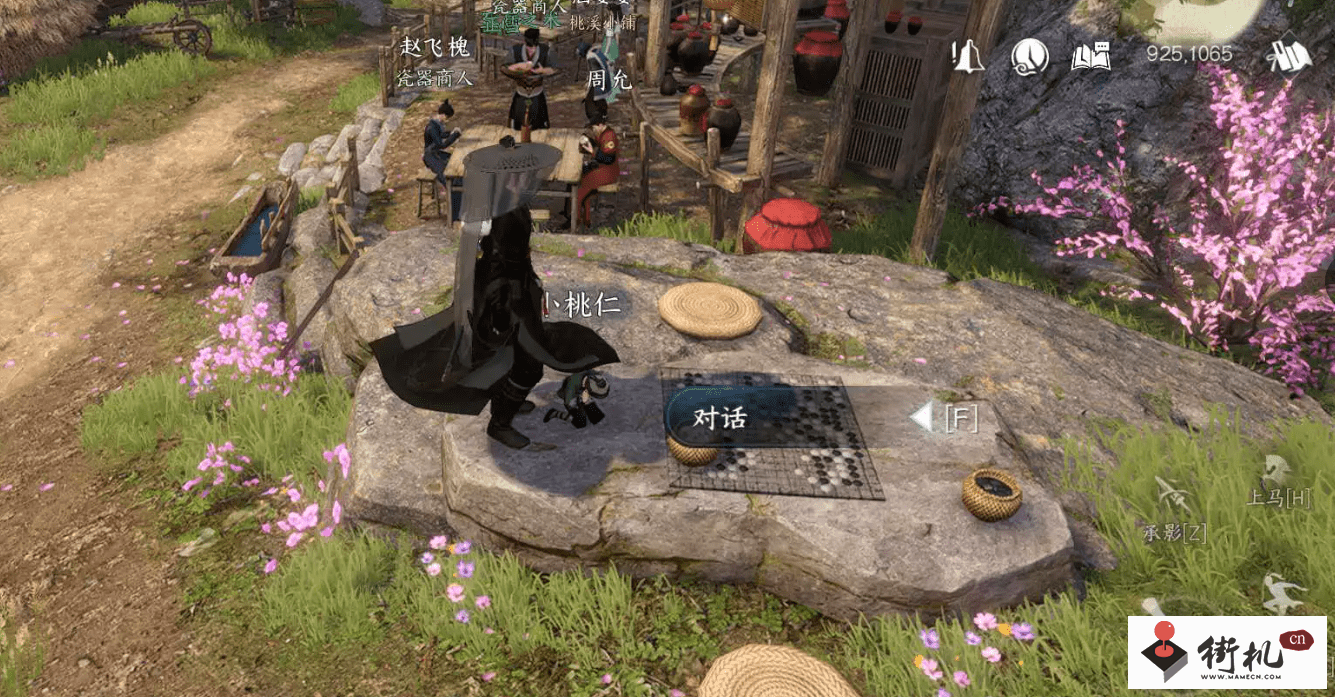Screen dimensions: 1335x697
Task: Click the 街机 mamecn.com watermark logo
Action: 1228,652
